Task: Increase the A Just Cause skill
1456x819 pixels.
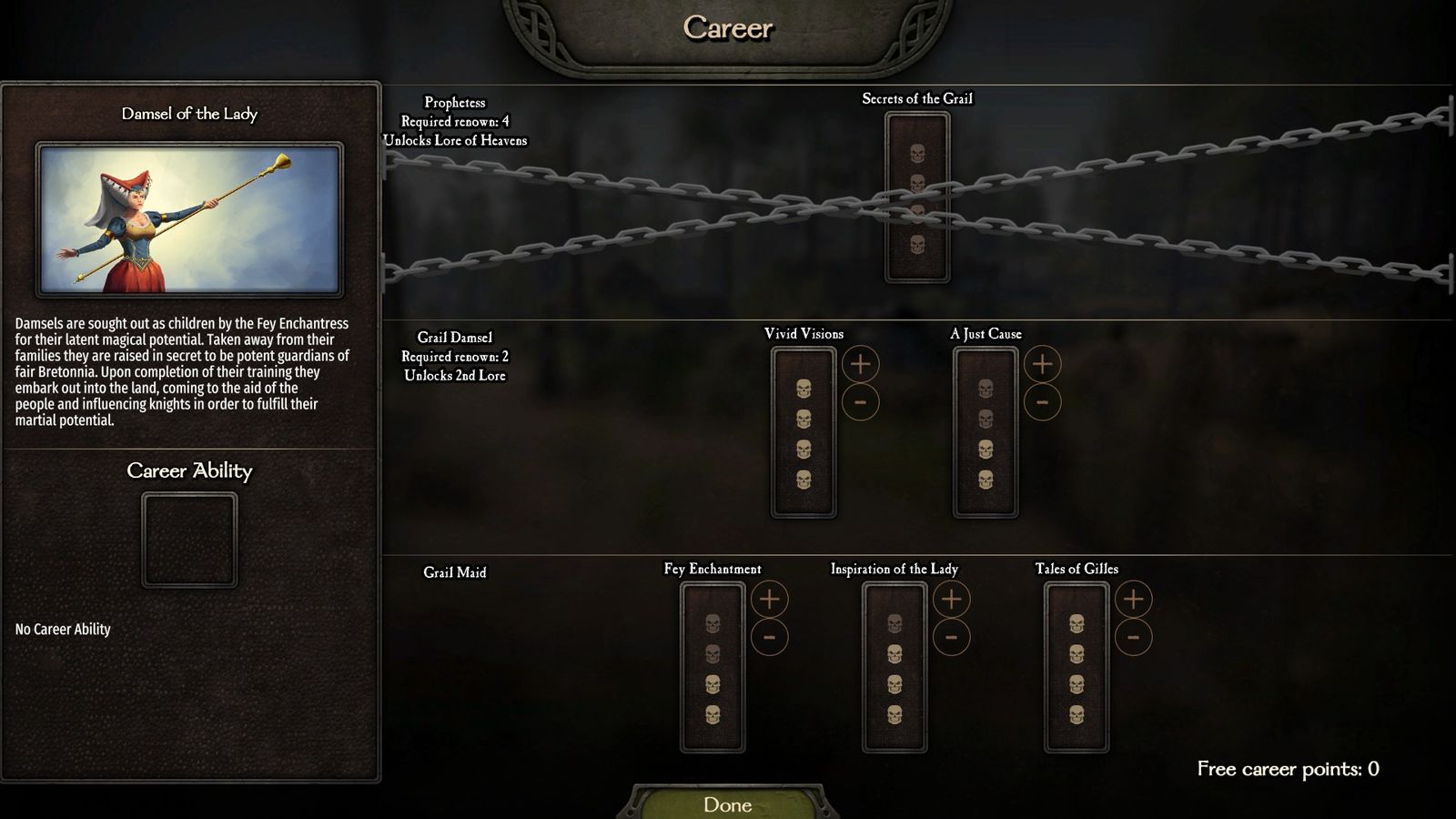Action: pyautogui.click(x=1042, y=364)
